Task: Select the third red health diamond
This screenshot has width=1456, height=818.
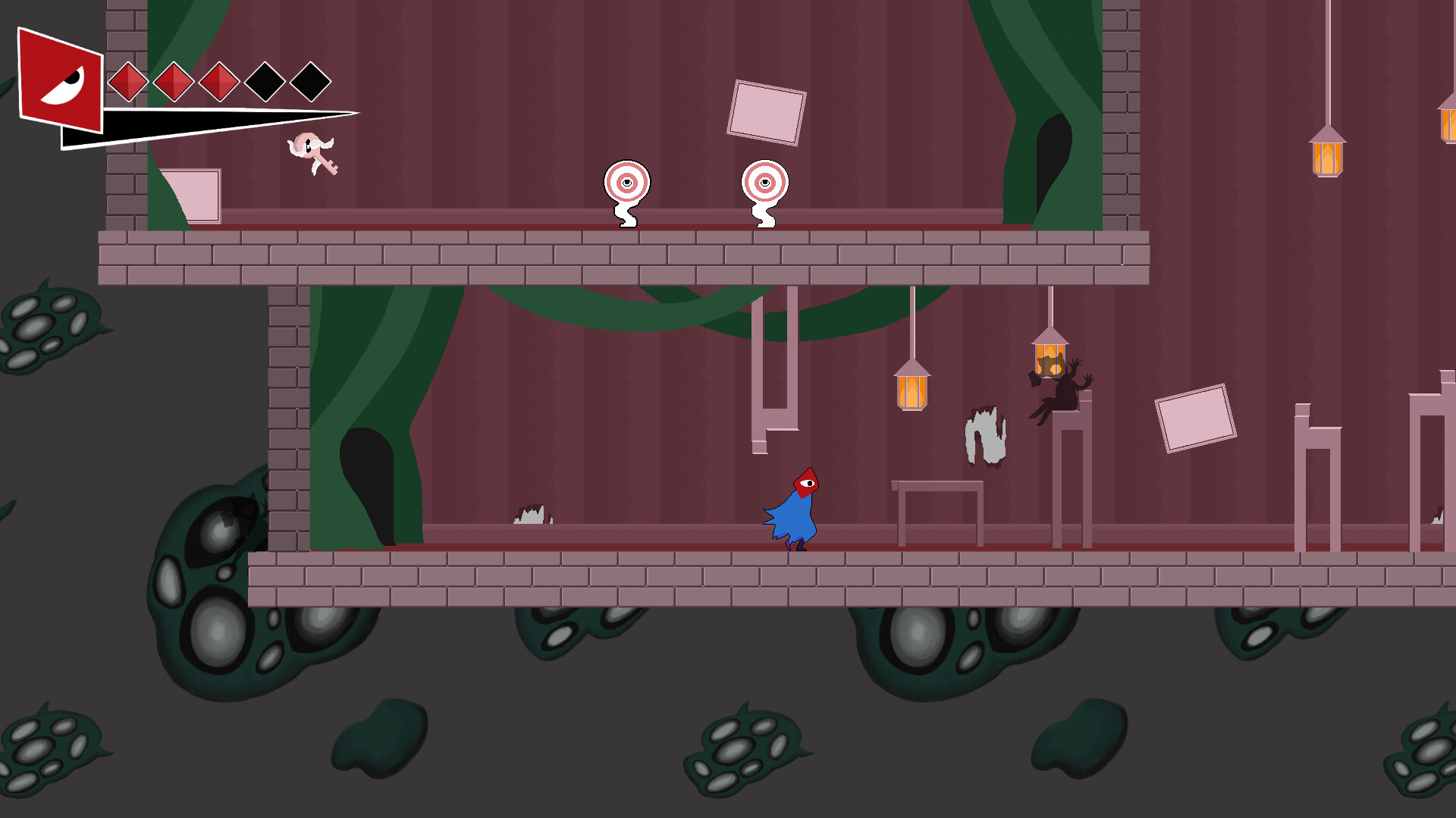Action: coord(219,81)
